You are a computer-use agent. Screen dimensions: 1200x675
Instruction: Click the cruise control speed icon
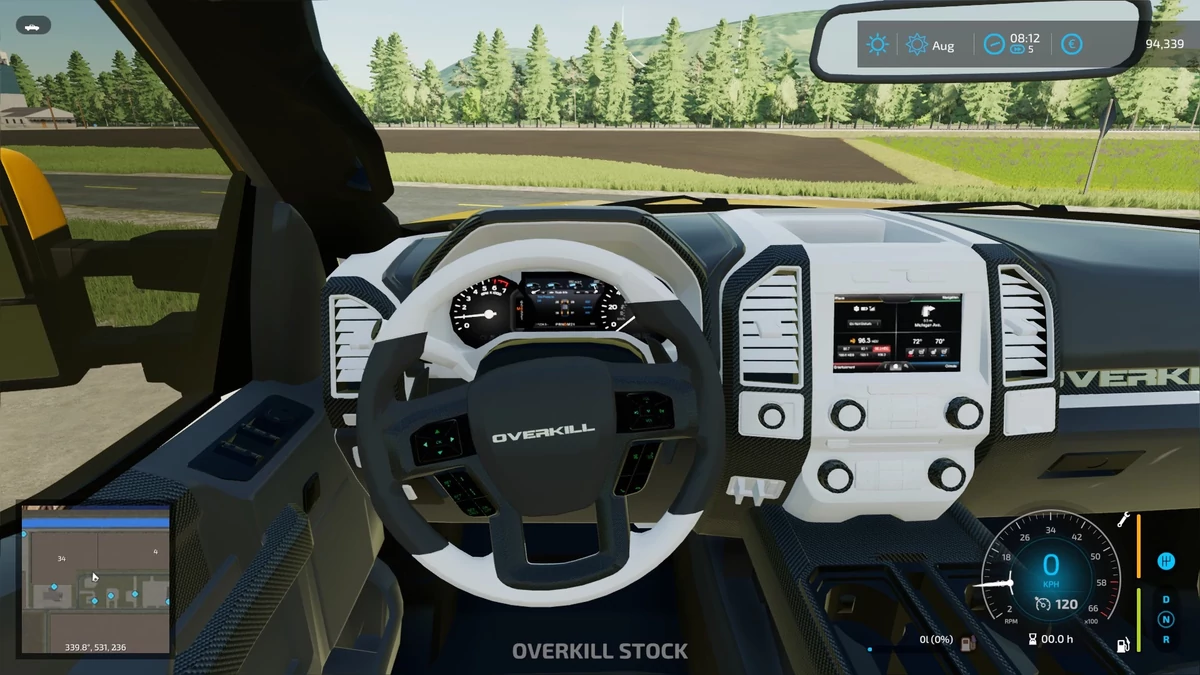click(1042, 603)
